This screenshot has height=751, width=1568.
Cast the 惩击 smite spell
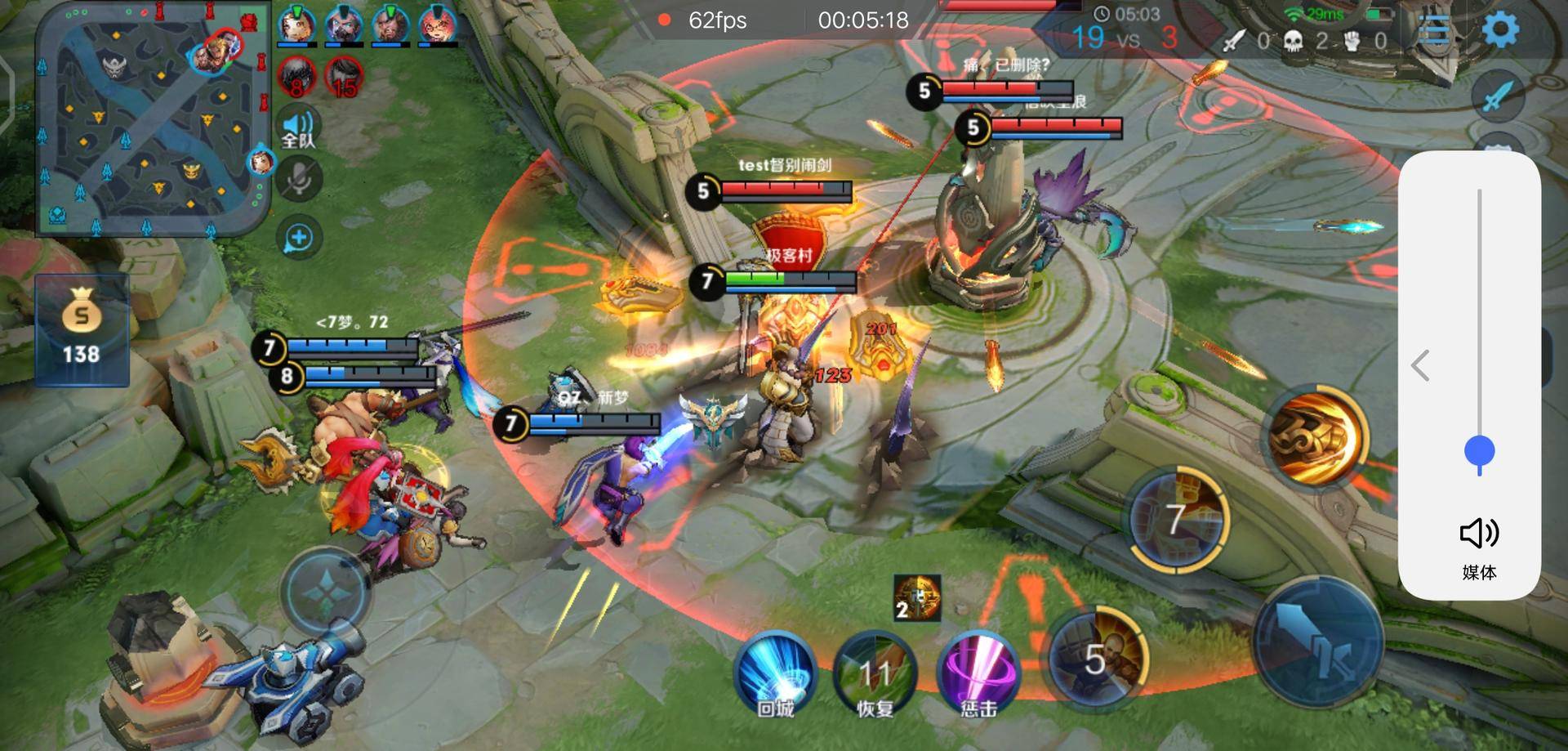(x=978, y=673)
